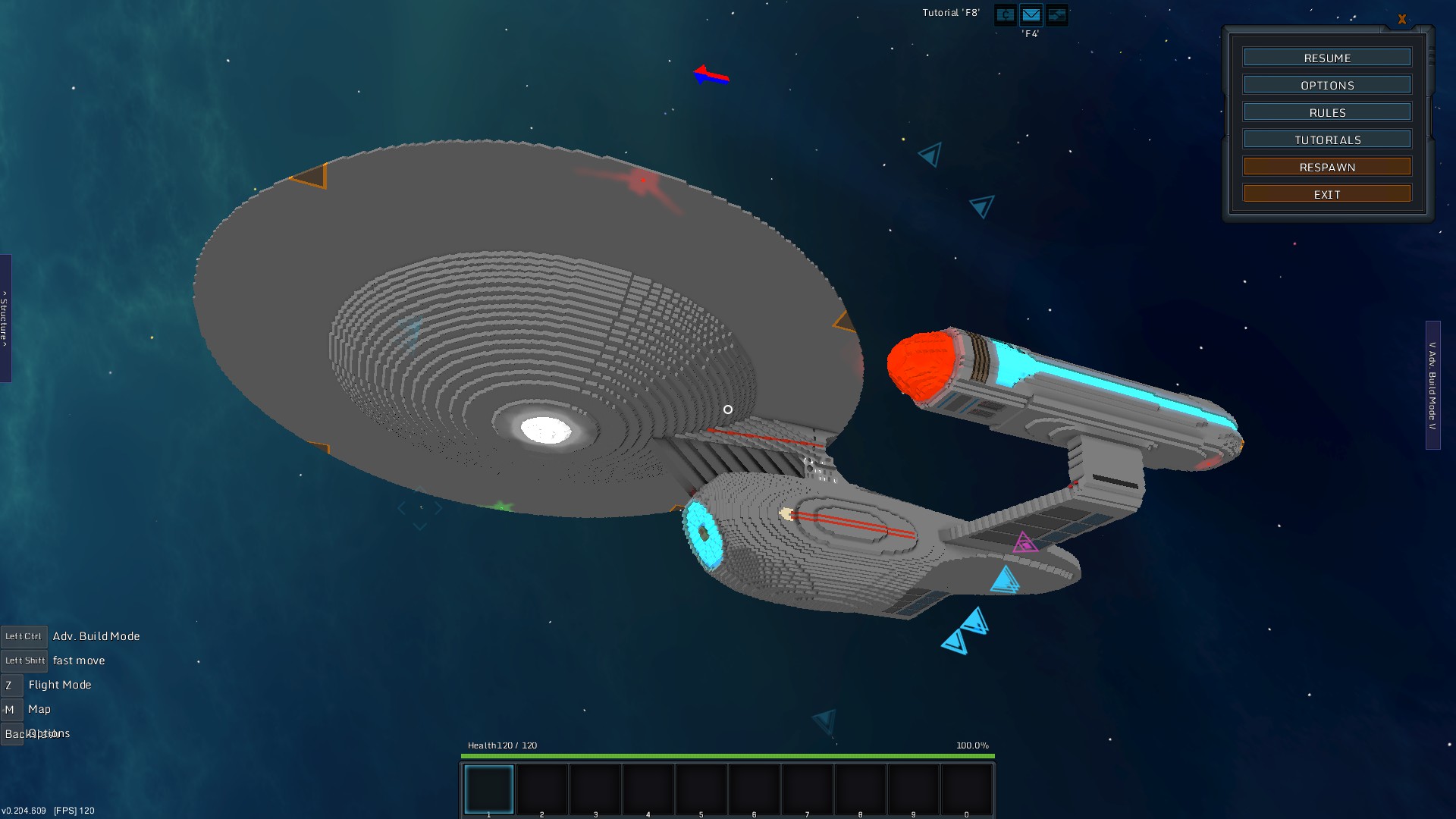The width and height of the screenshot is (1456, 819).
Task: Select the highlighted hotbar slot 1
Action: pos(489,789)
